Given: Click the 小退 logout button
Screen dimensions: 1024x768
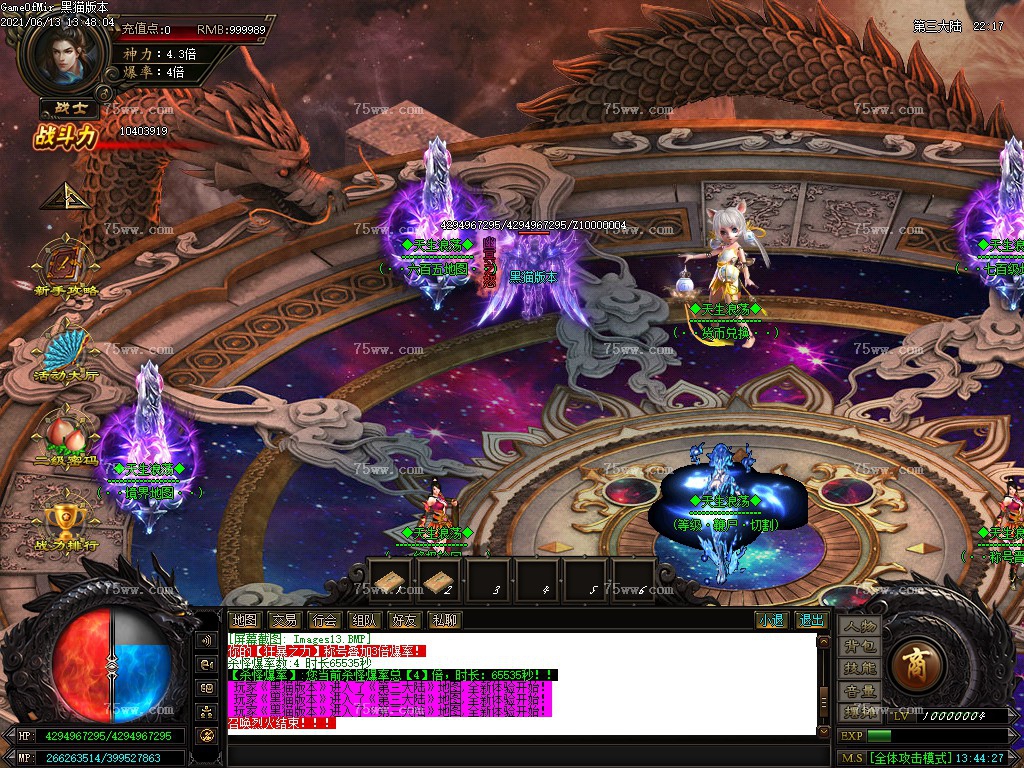Looking at the screenshot, I should pos(771,620).
